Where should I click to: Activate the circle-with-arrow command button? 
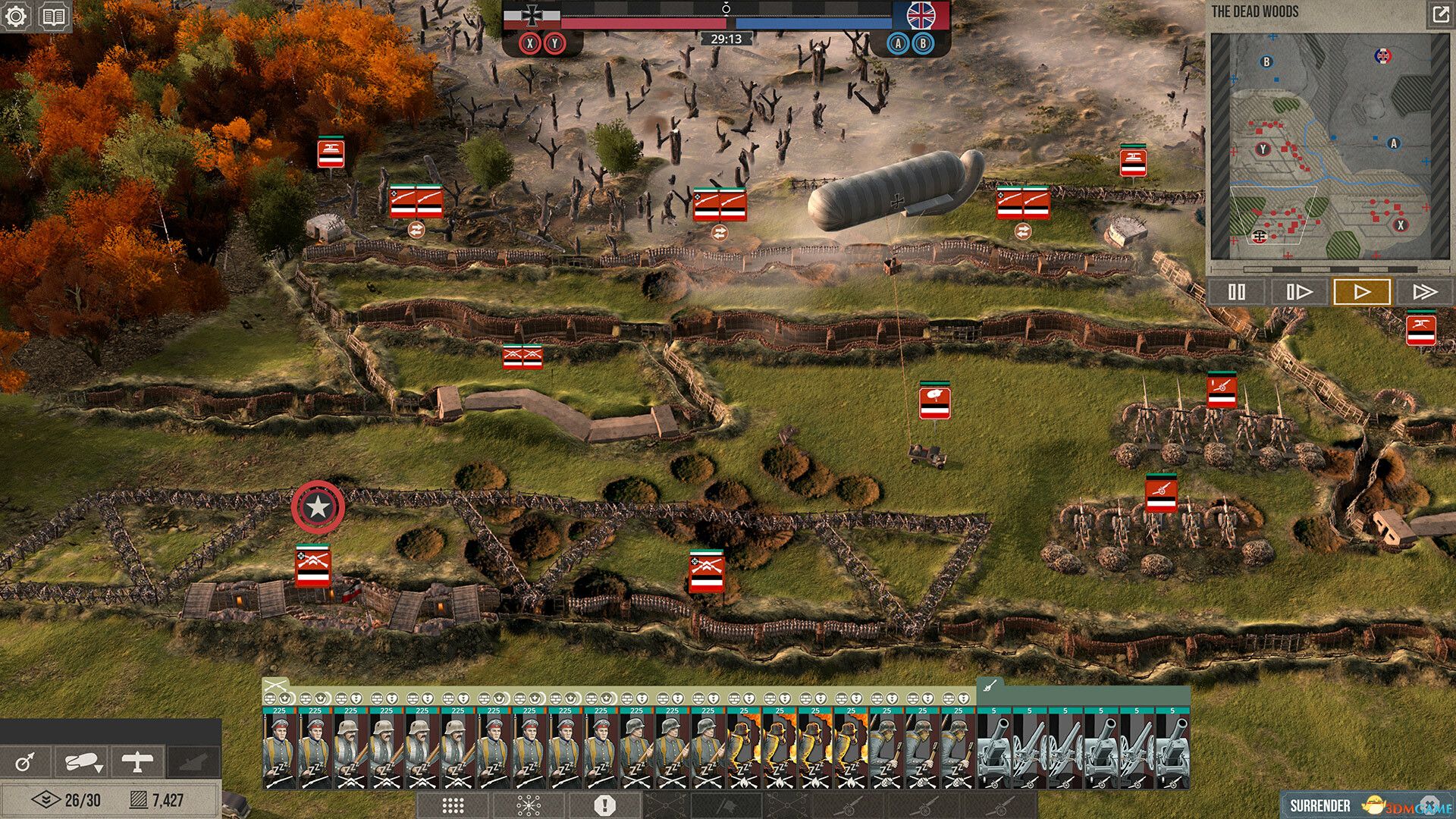coord(25,761)
